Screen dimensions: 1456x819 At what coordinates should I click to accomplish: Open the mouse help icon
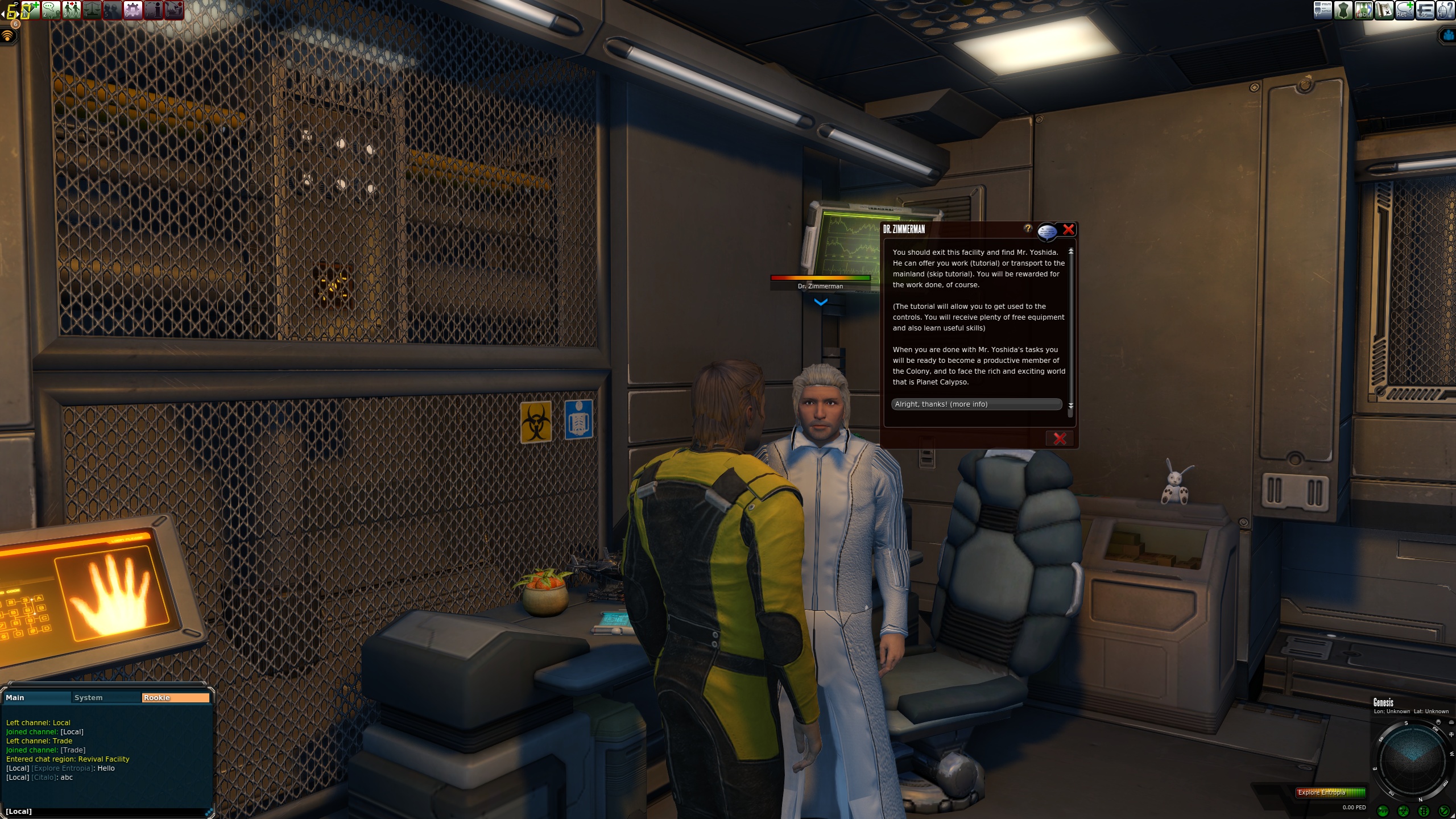coord(1445,10)
